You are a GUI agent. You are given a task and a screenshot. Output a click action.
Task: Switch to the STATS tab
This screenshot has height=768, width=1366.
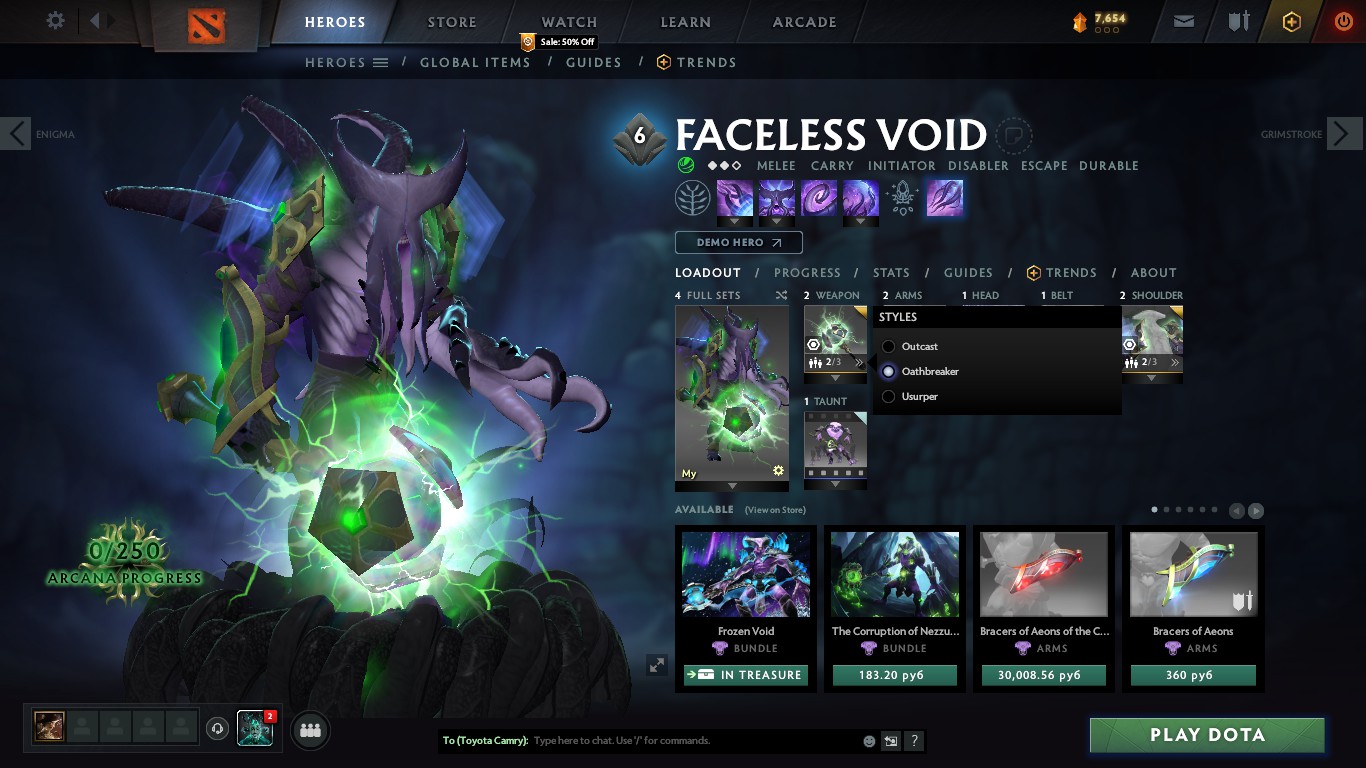890,272
